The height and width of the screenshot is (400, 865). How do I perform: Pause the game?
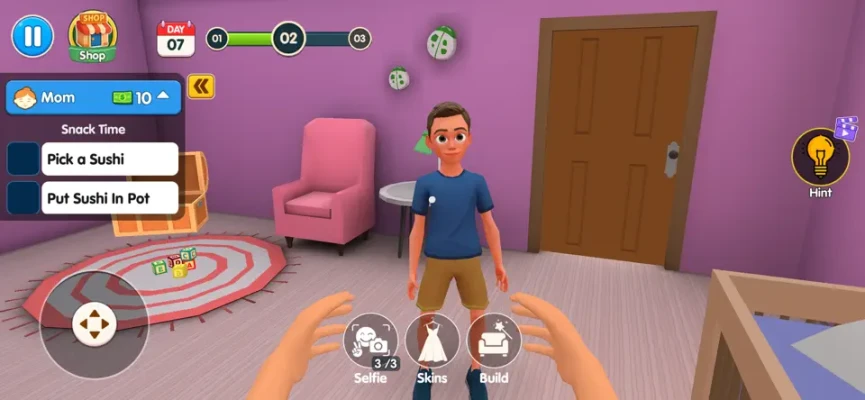click(32, 37)
